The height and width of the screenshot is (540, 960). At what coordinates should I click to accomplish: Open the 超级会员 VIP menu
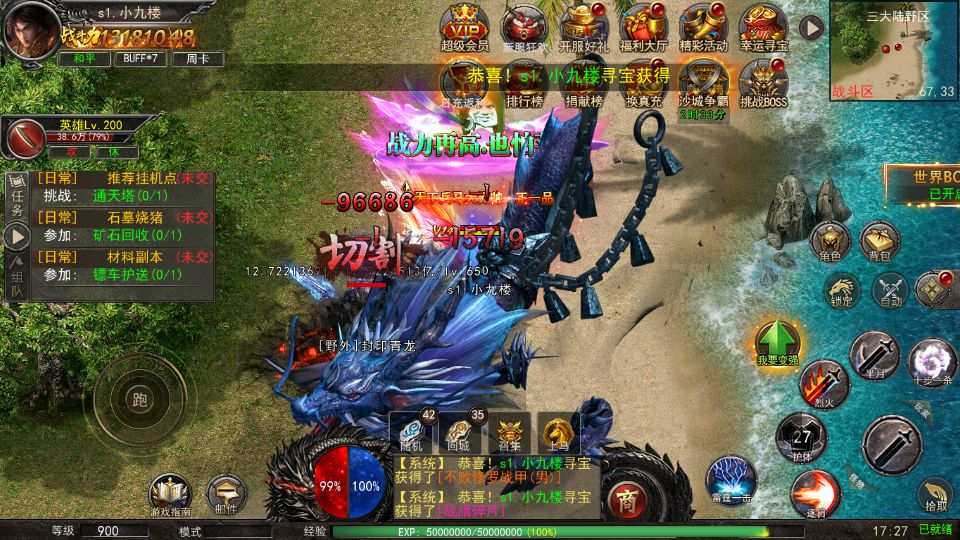[x=463, y=25]
